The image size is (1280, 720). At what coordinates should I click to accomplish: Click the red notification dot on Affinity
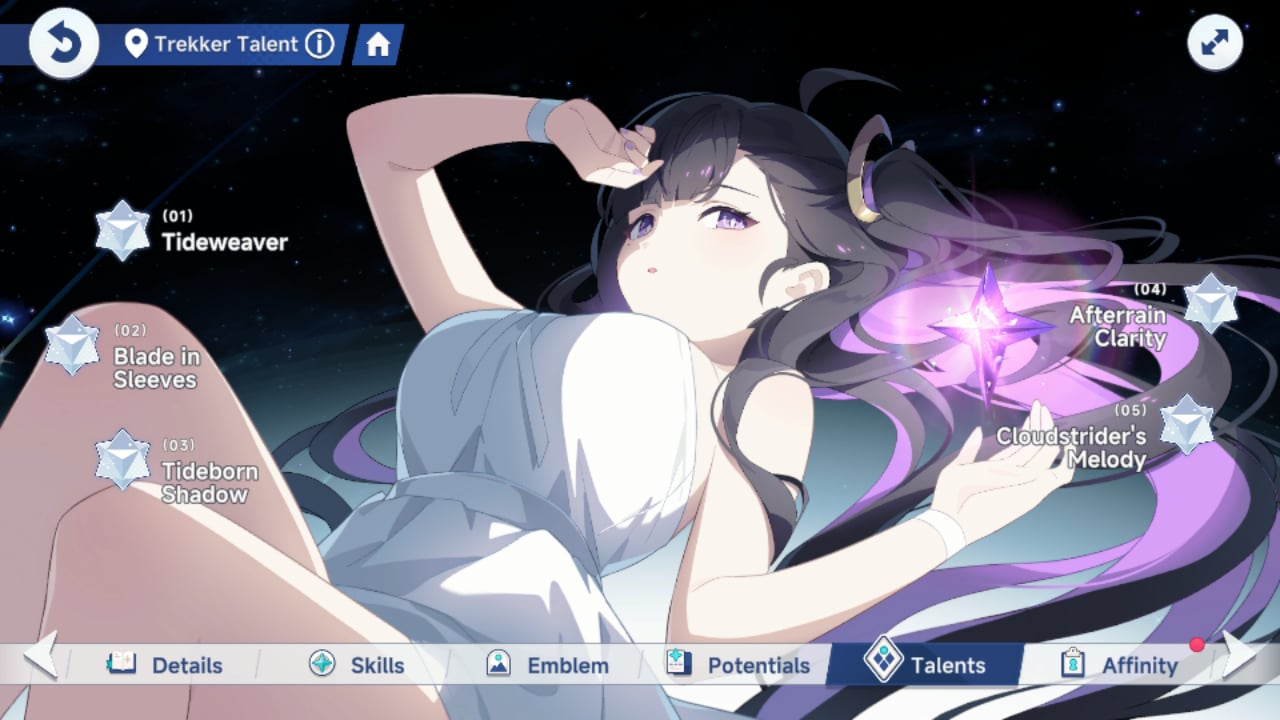(x=1197, y=646)
